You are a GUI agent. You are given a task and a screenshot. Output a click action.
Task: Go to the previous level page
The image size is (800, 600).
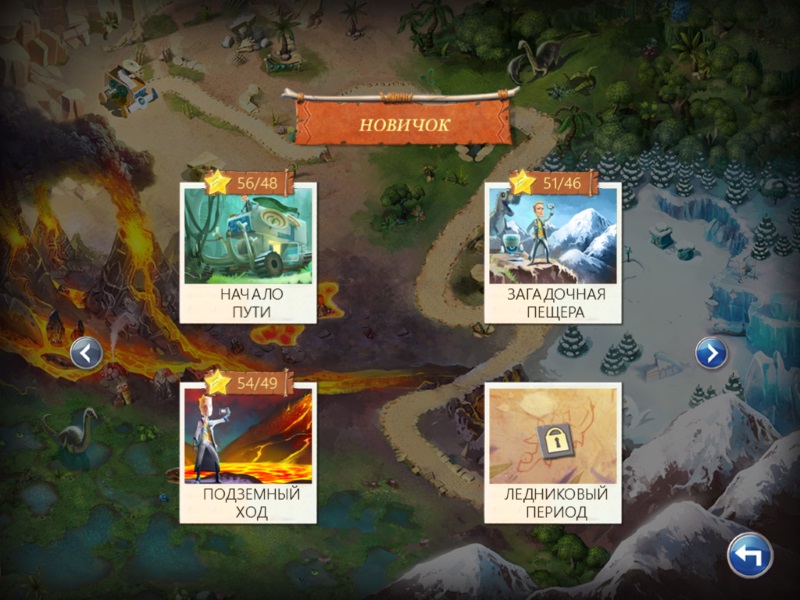tap(87, 352)
